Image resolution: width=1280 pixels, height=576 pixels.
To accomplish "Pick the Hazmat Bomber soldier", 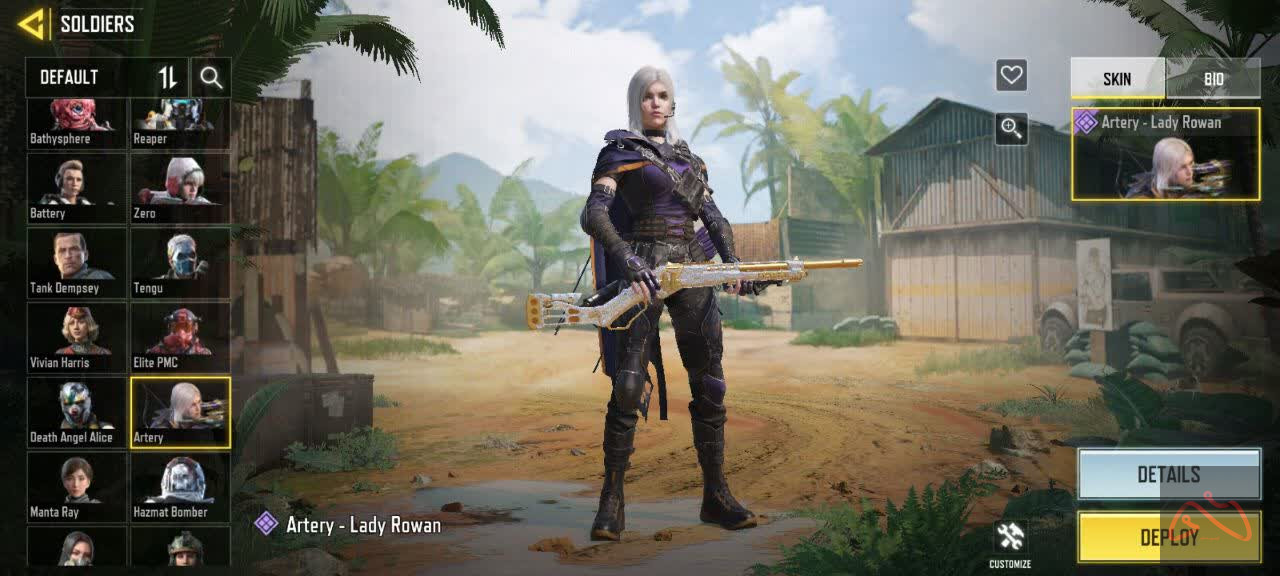I will 180,488.
